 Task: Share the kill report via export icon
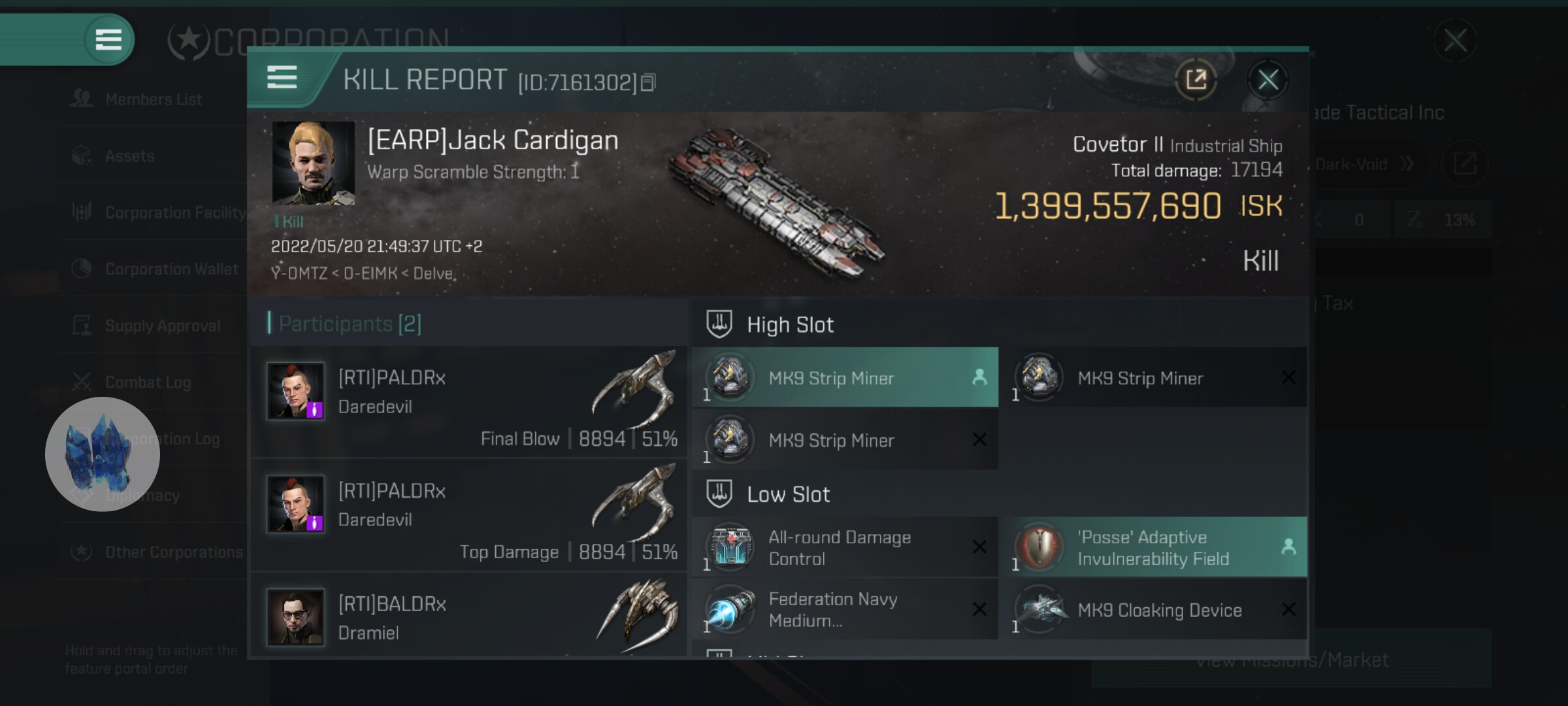[1196, 80]
